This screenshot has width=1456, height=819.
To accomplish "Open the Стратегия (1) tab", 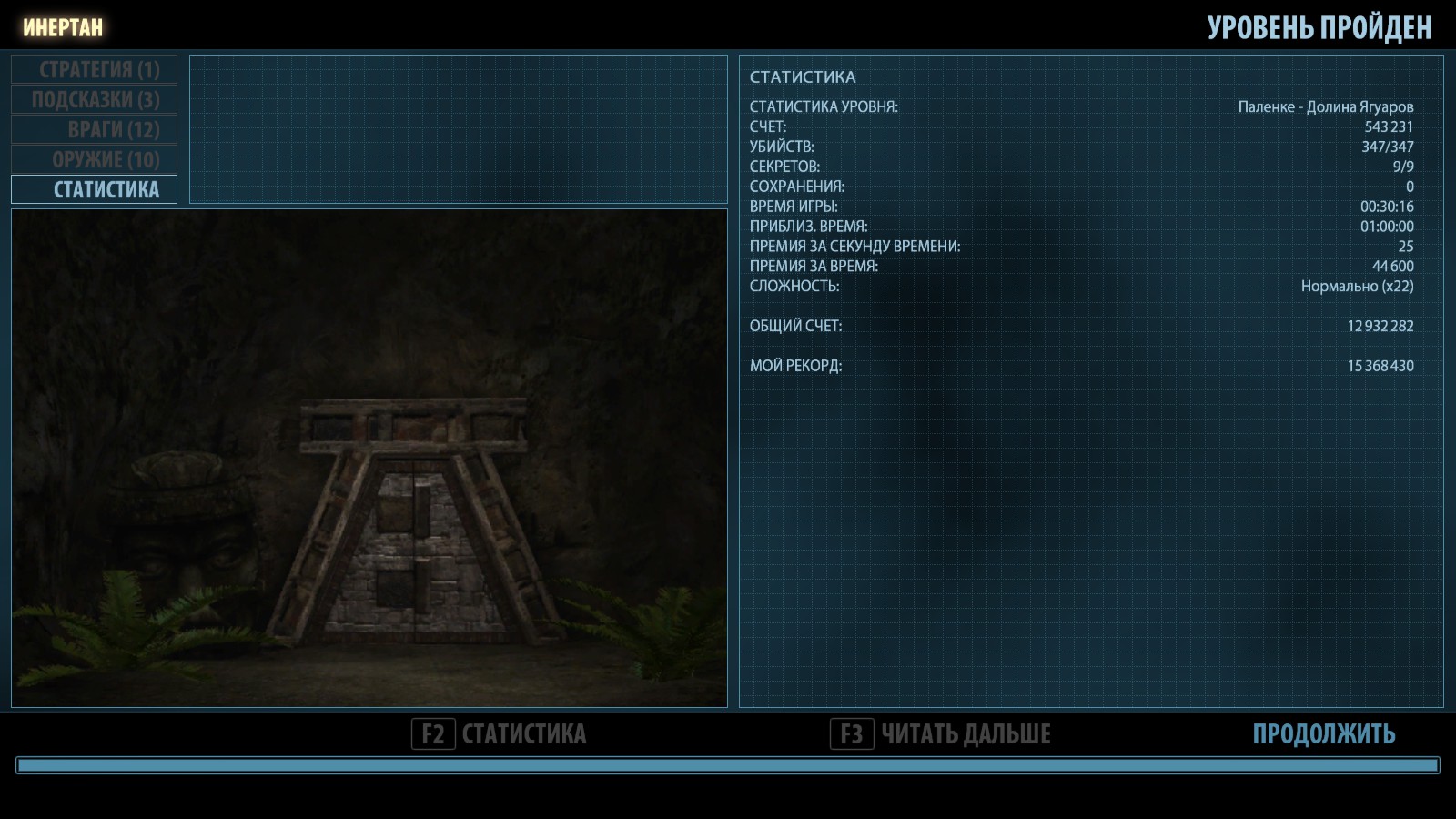I will pos(95,70).
